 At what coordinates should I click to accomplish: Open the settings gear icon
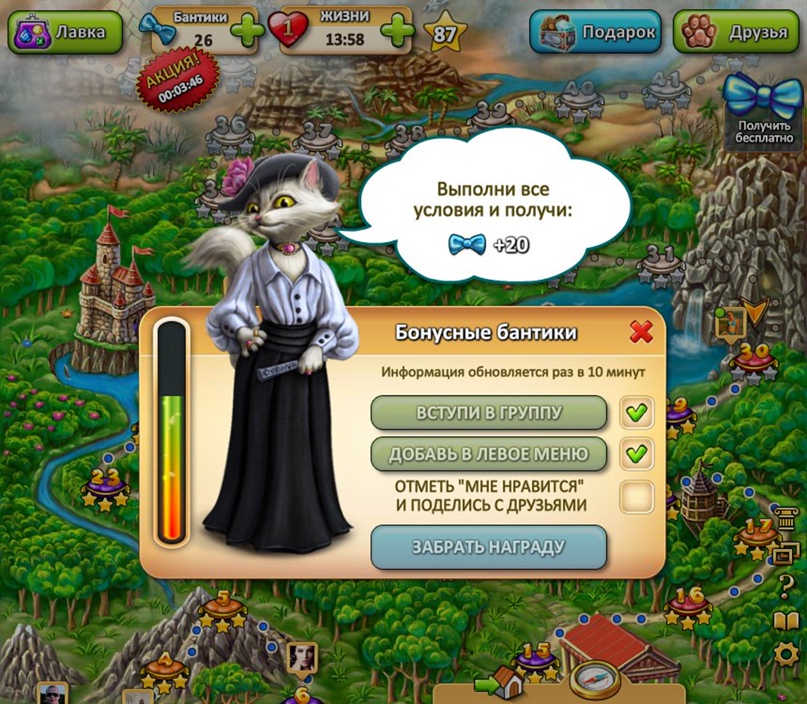pyautogui.click(x=787, y=655)
